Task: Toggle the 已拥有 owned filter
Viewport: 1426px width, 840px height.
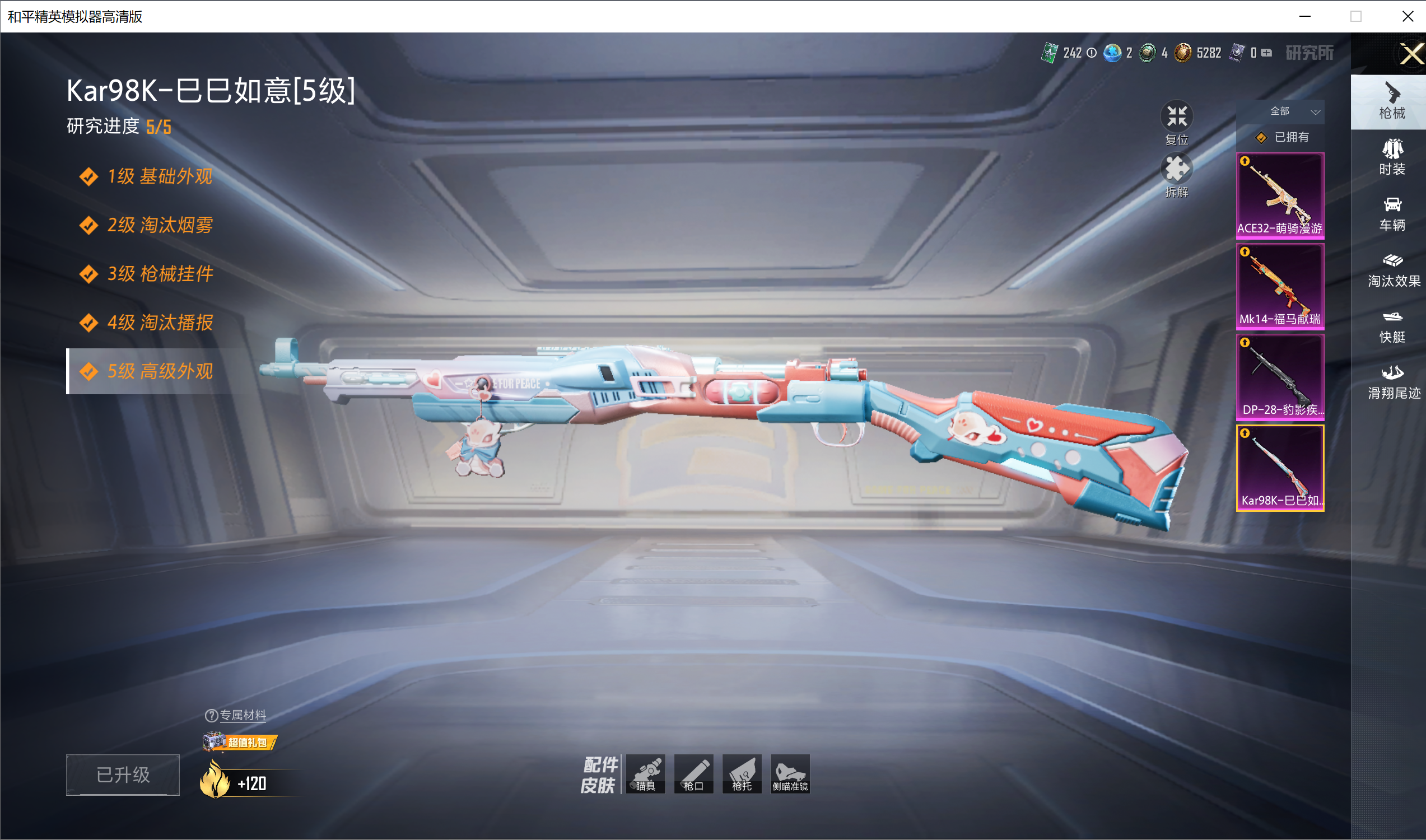Action: pos(1283,138)
